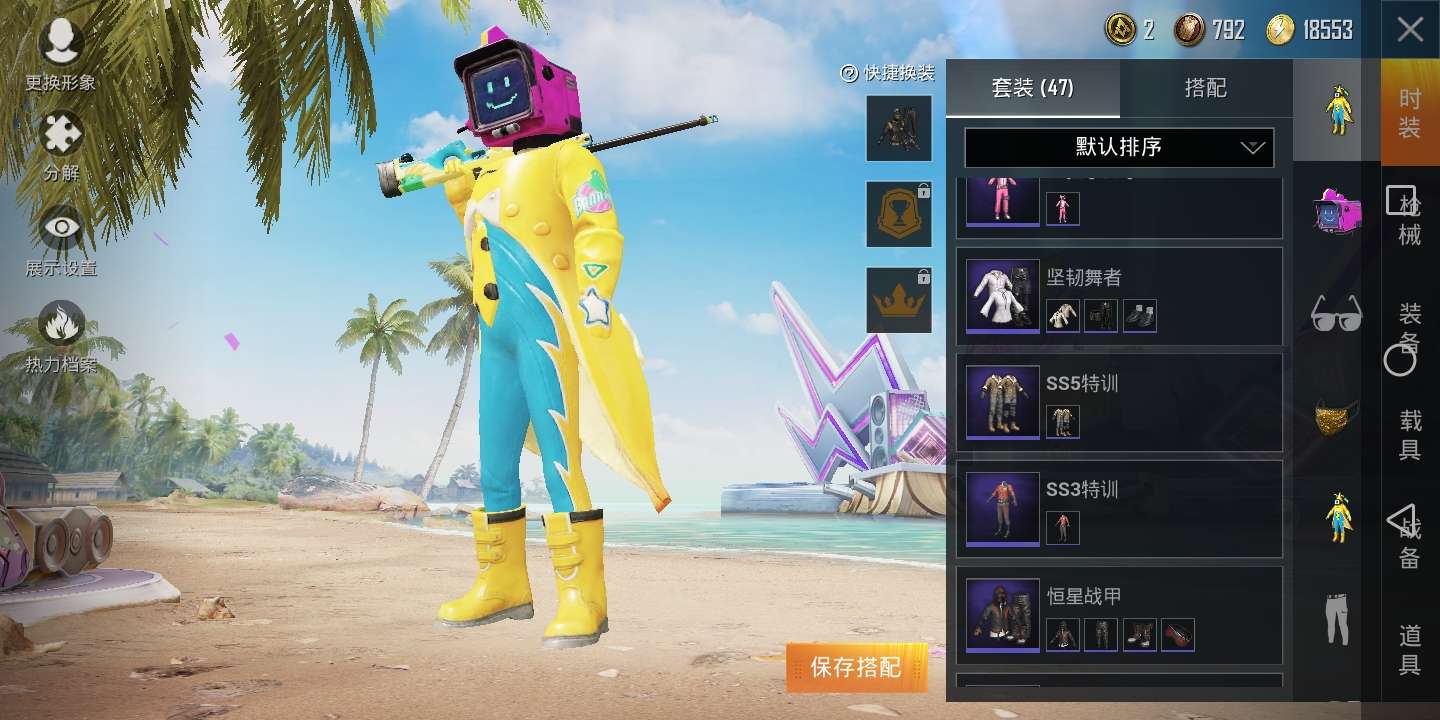Select the 套装 (47) tab
The image size is (1440, 720).
(x=1032, y=88)
